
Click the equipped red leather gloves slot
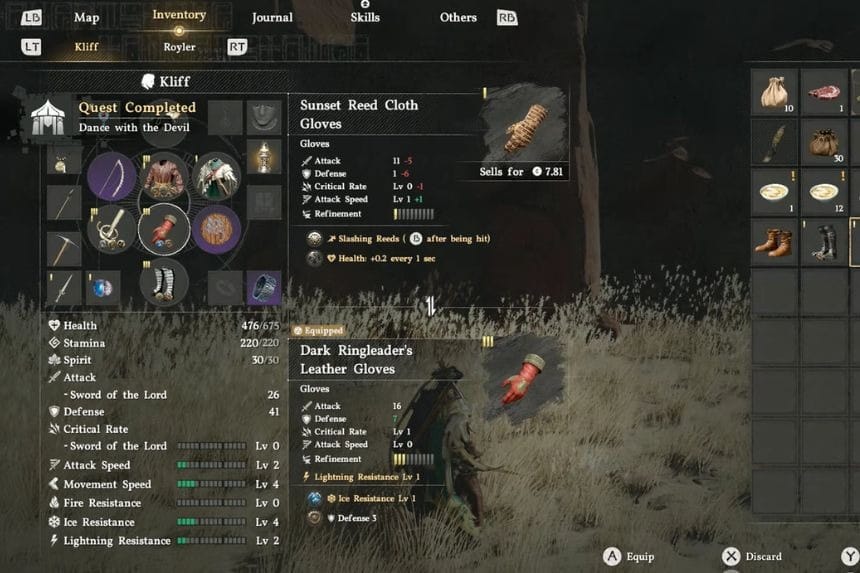(164, 229)
